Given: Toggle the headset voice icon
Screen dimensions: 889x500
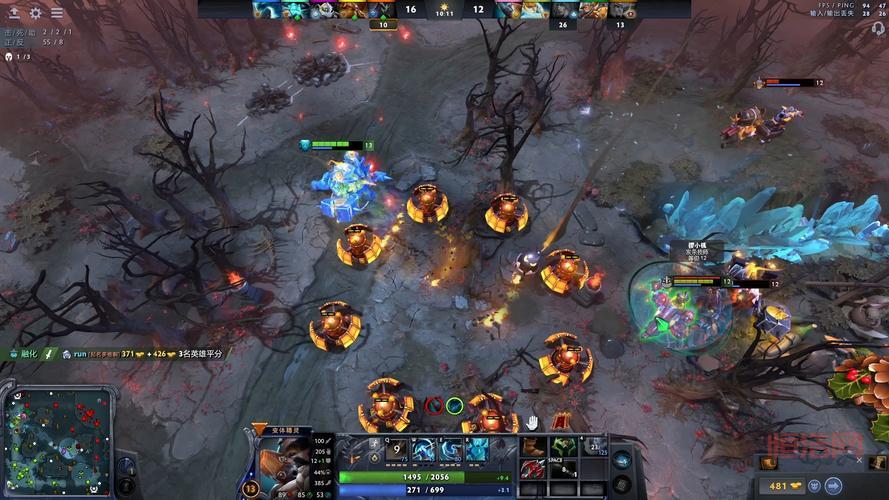Looking at the screenshot, I should click(x=879, y=28).
